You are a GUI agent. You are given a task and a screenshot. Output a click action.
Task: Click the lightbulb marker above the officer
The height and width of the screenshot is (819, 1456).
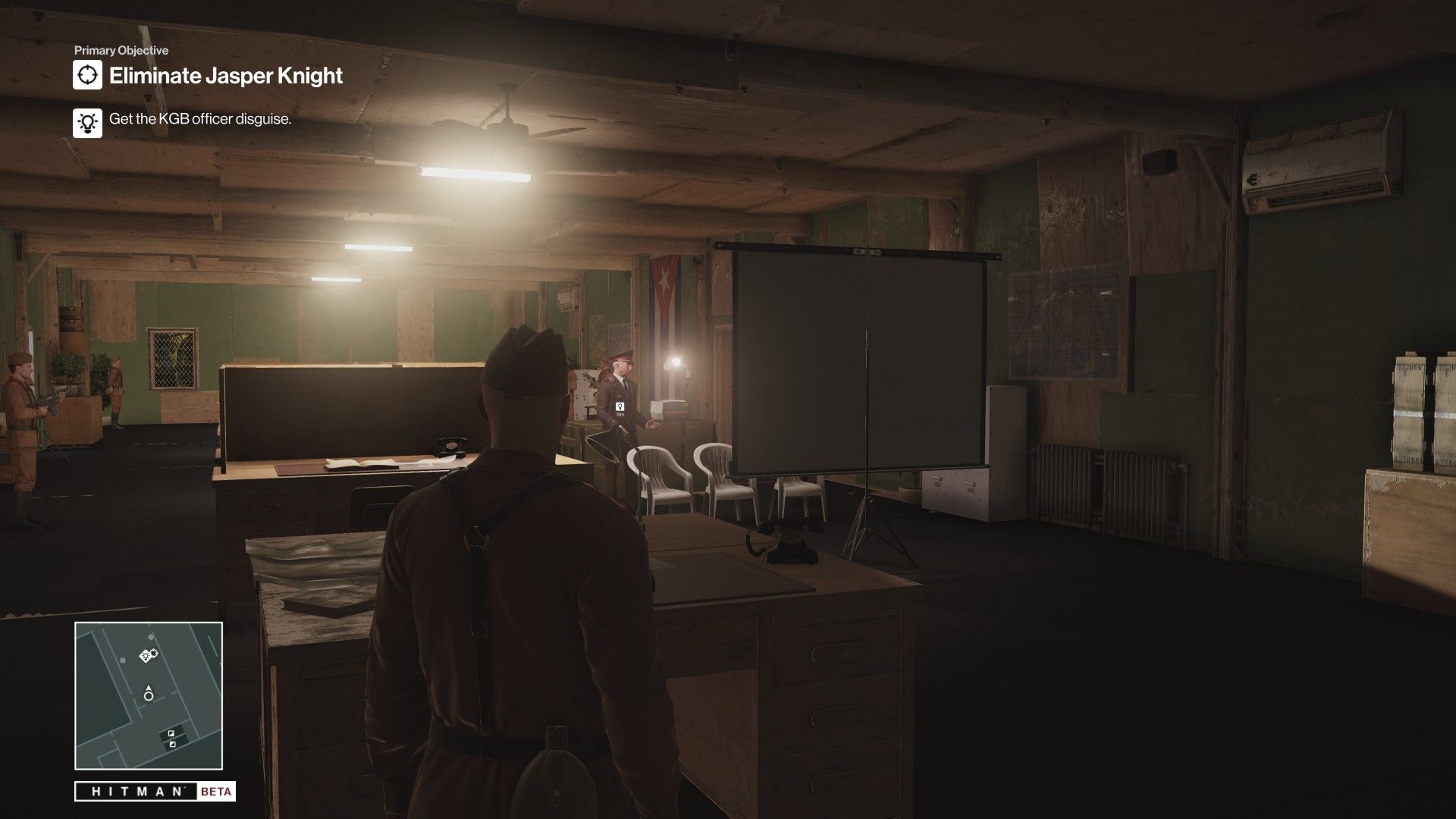click(620, 408)
